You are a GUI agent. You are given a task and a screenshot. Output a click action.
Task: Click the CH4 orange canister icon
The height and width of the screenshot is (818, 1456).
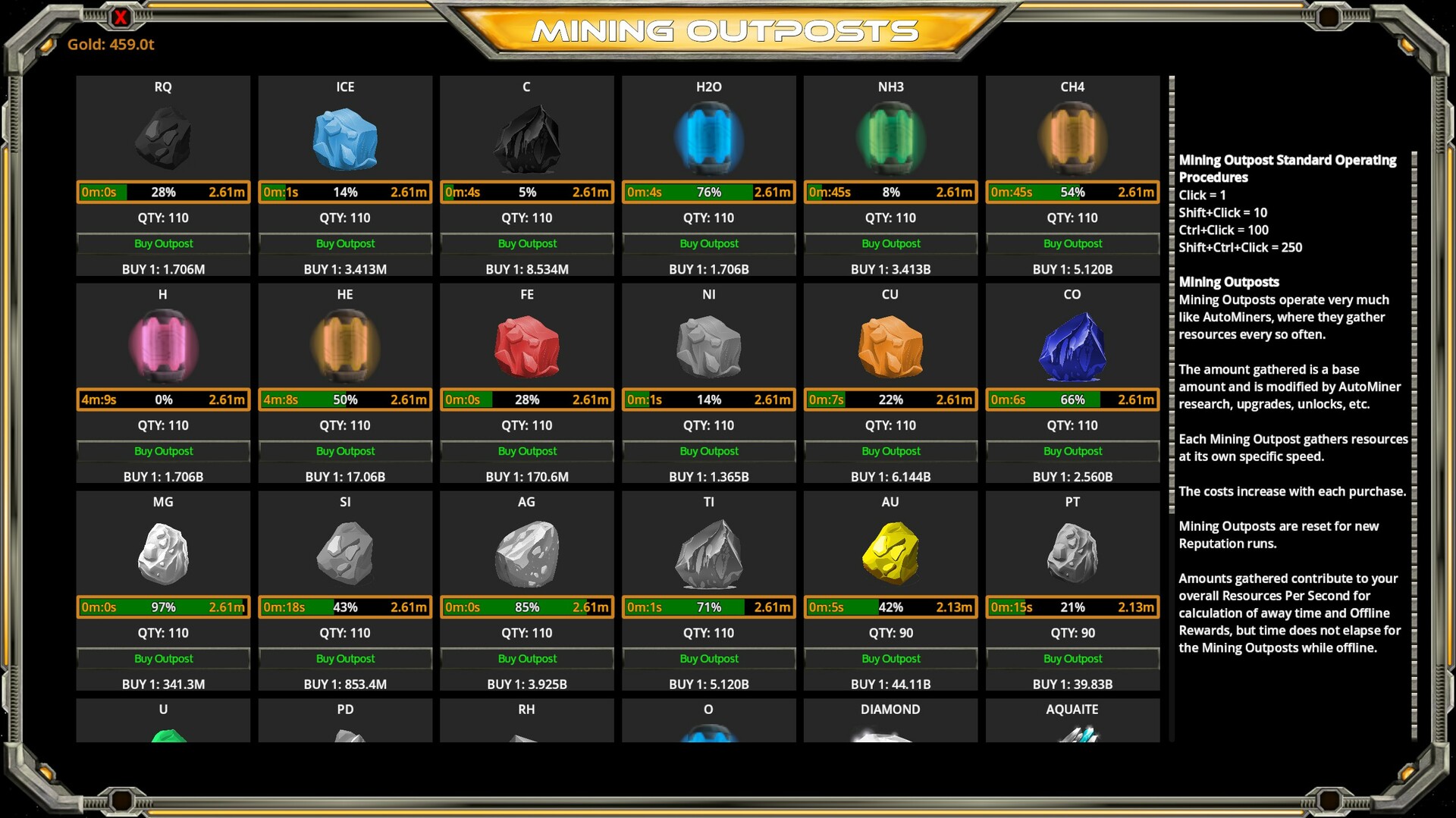1072,139
